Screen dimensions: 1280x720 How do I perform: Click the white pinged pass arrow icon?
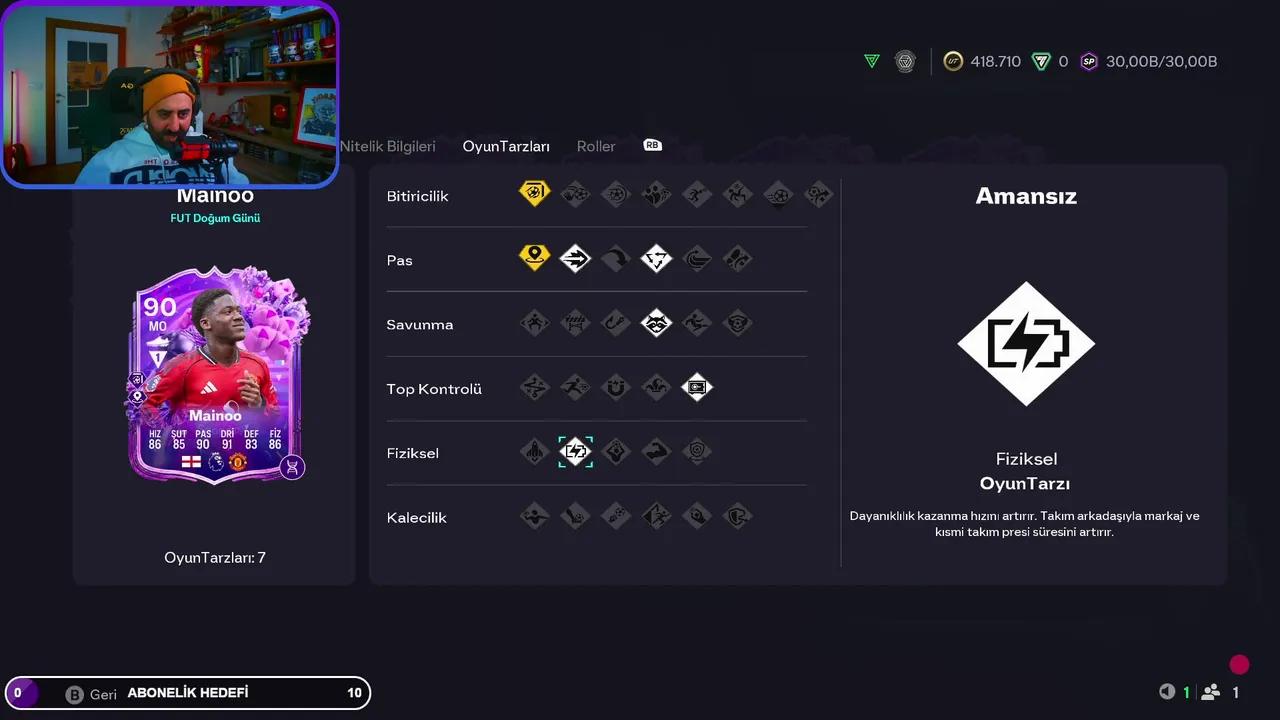pos(575,257)
